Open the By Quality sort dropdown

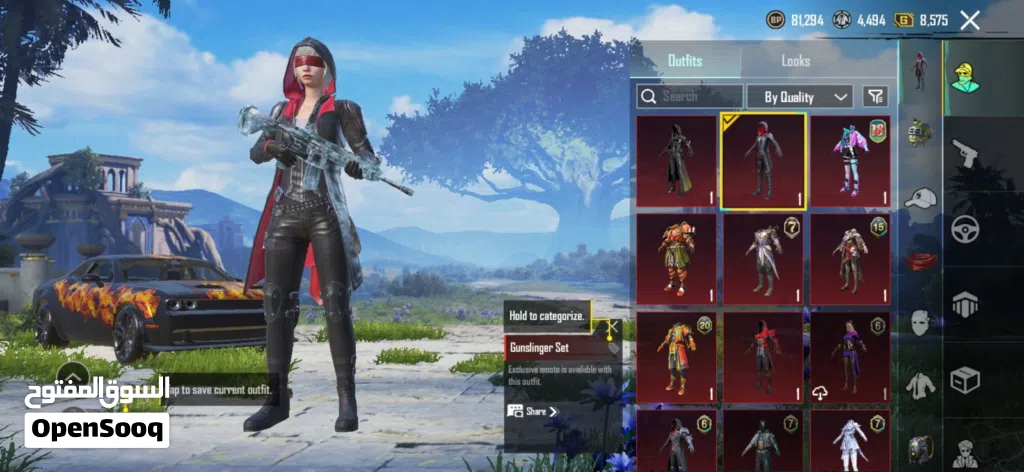800,96
